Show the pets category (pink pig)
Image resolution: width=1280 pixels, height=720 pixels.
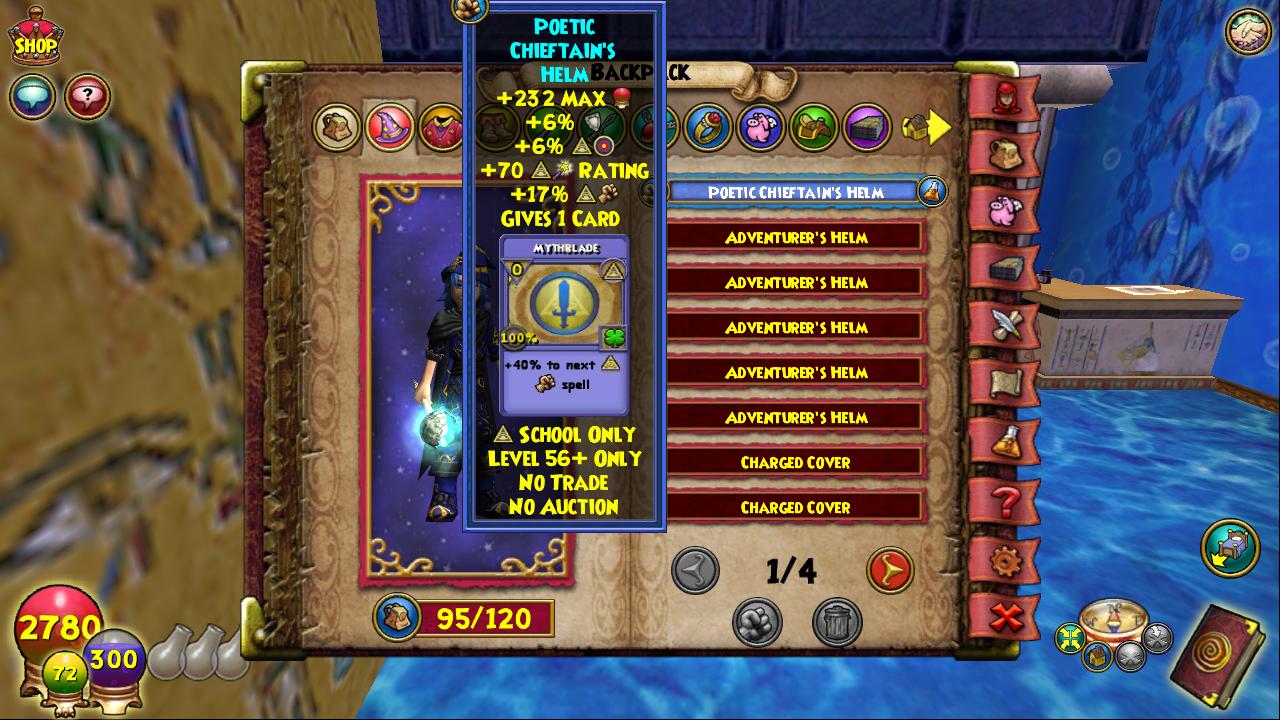click(761, 127)
